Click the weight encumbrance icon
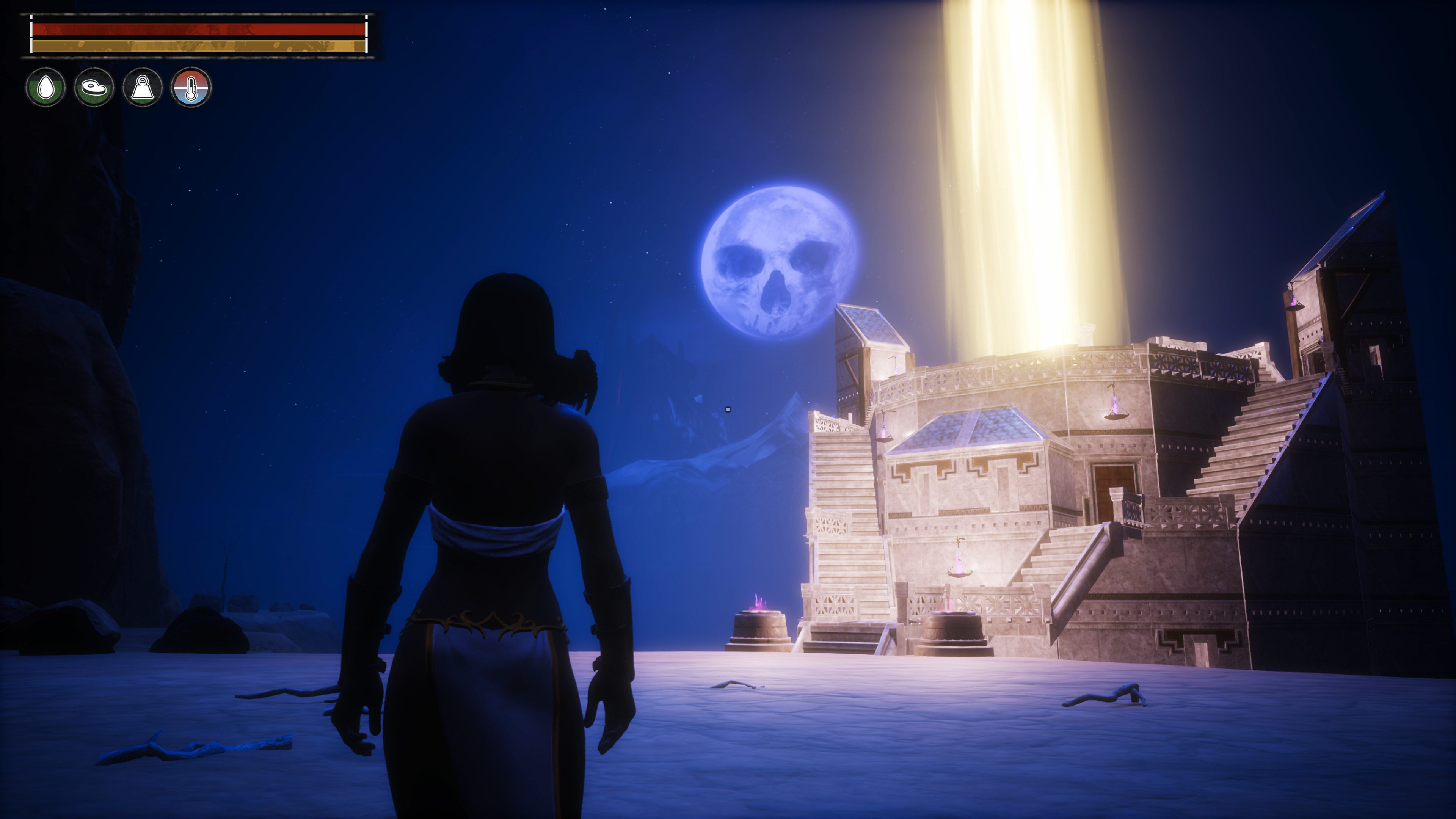The width and height of the screenshot is (1456, 819). [x=143, y=88]
